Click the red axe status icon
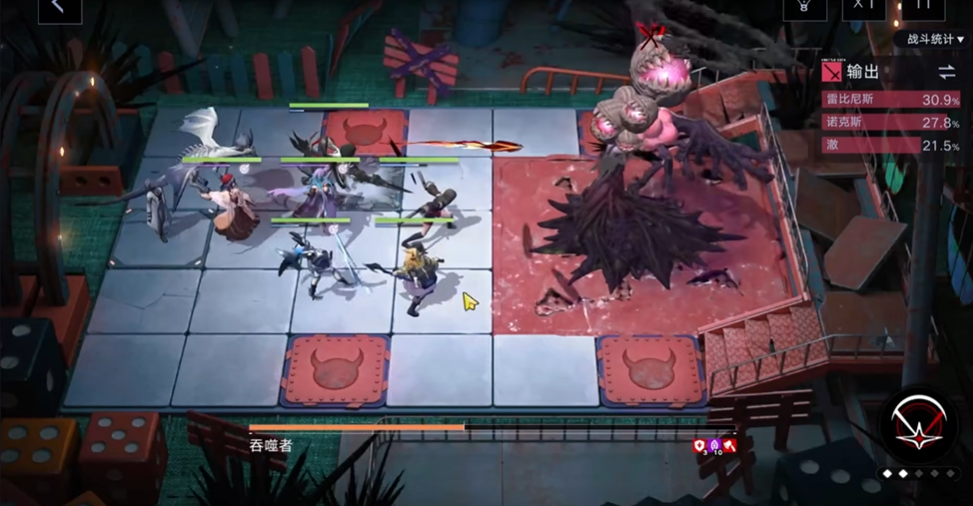This screenshot has width=973, height=506. (730, 445)
